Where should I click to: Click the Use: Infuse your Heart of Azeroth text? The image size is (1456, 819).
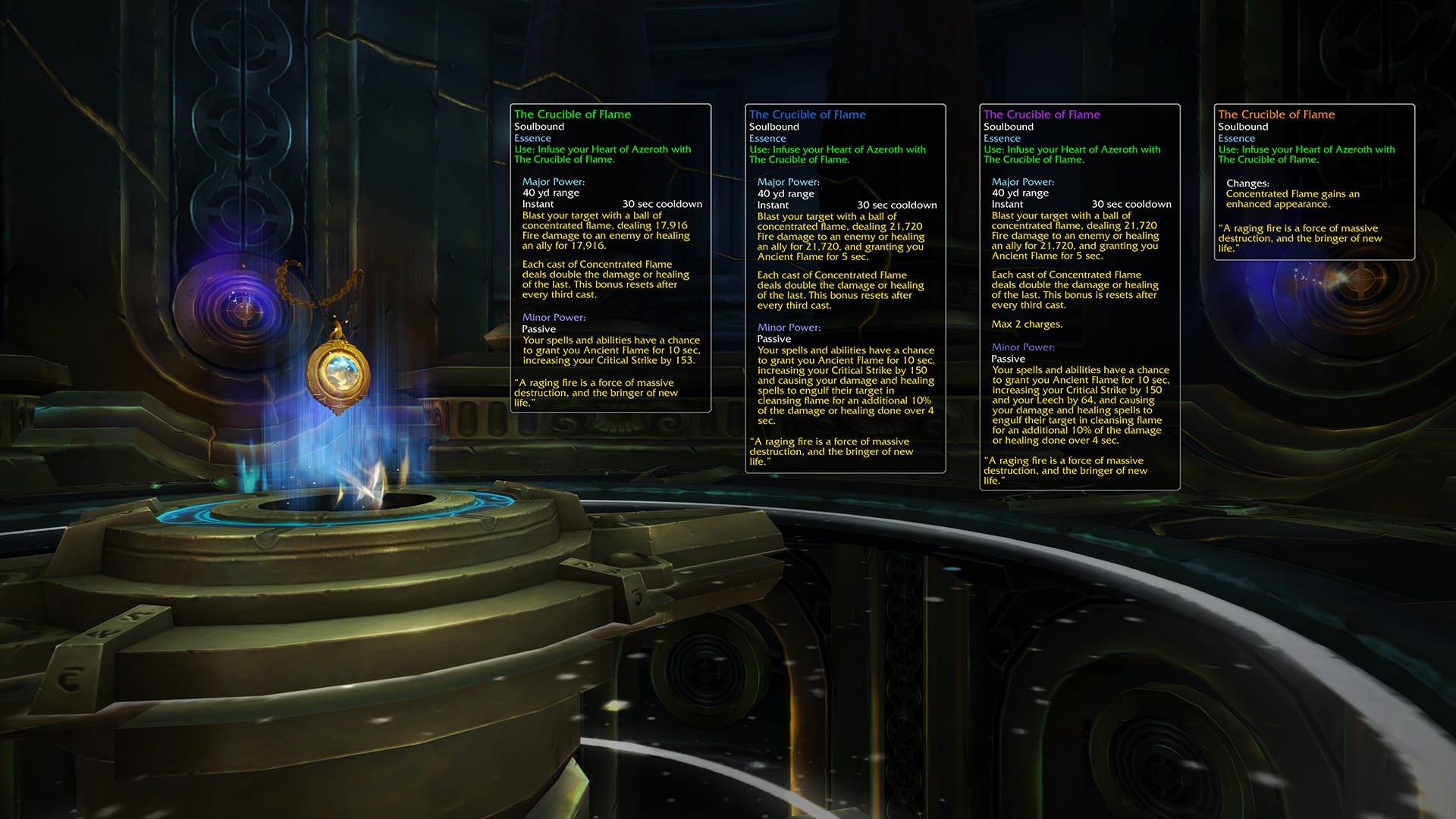pos(603,149)
